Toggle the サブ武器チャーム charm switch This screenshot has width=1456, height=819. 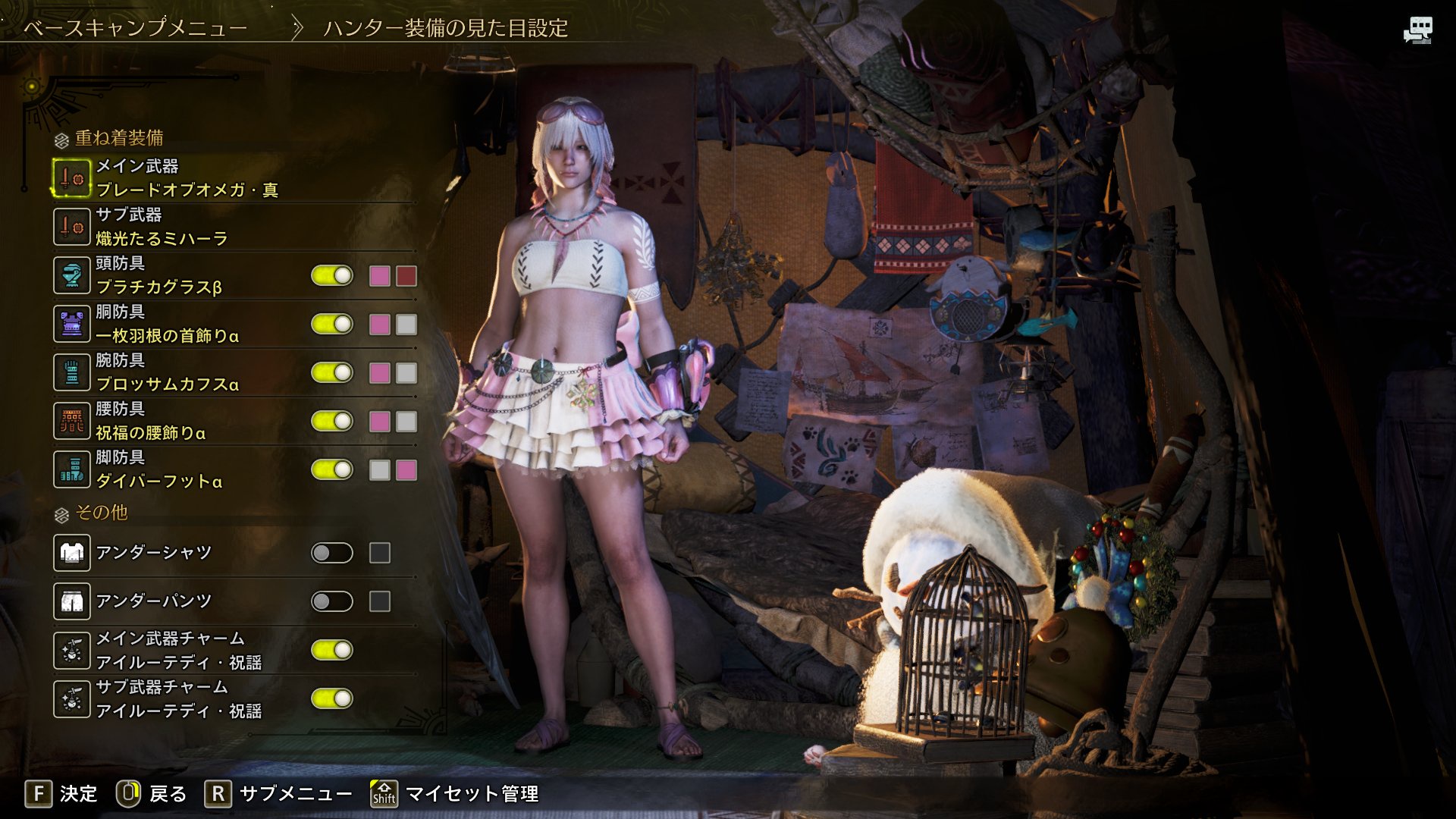(x=332, y=698)
